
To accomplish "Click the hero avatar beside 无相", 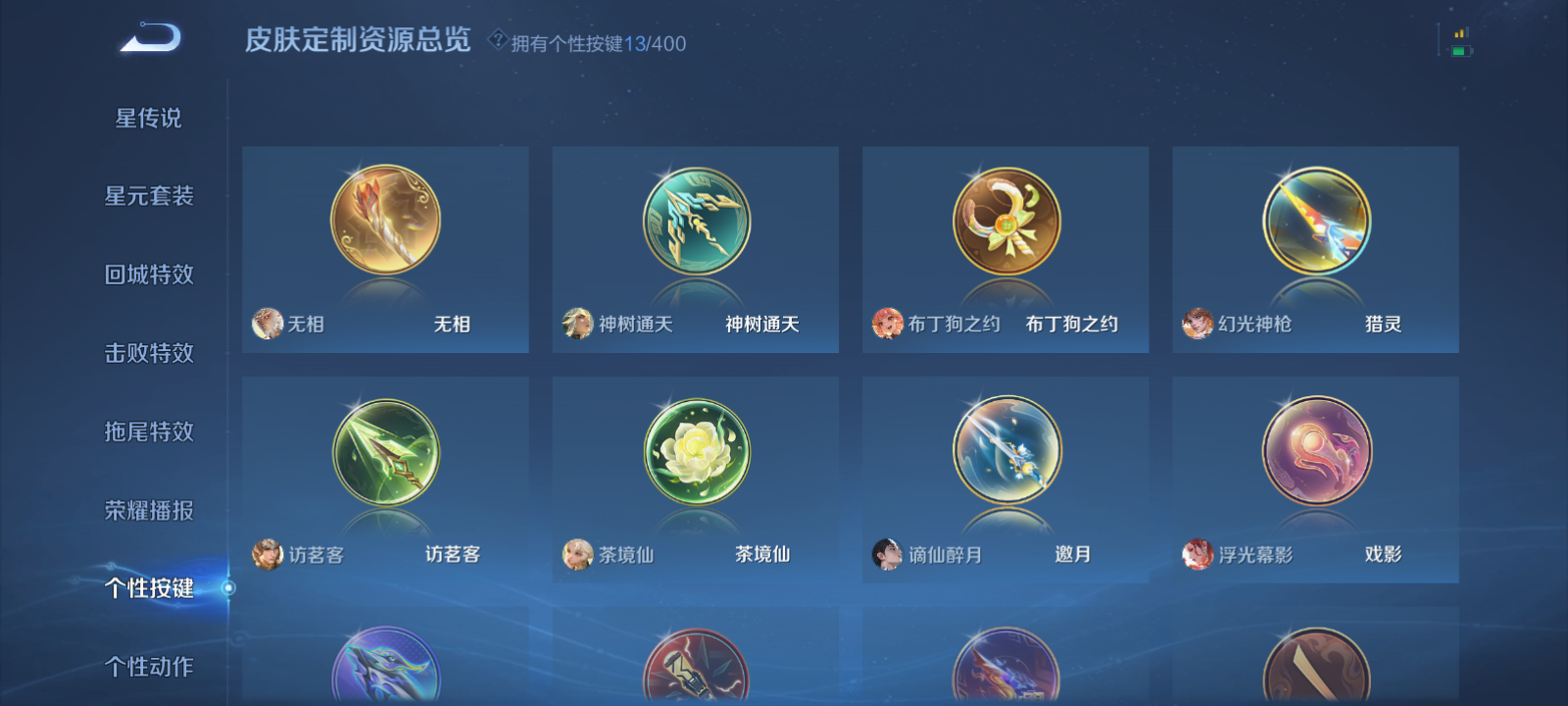I will click(266, 323).
